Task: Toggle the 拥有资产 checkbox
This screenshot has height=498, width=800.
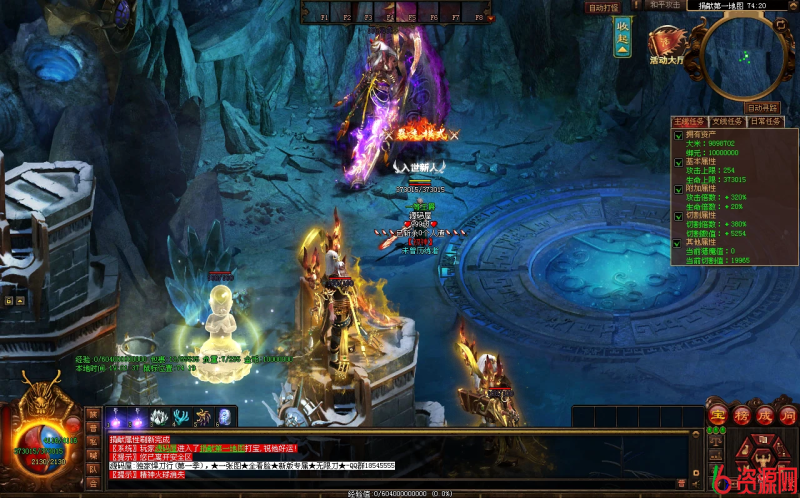Action: [677, 134]
